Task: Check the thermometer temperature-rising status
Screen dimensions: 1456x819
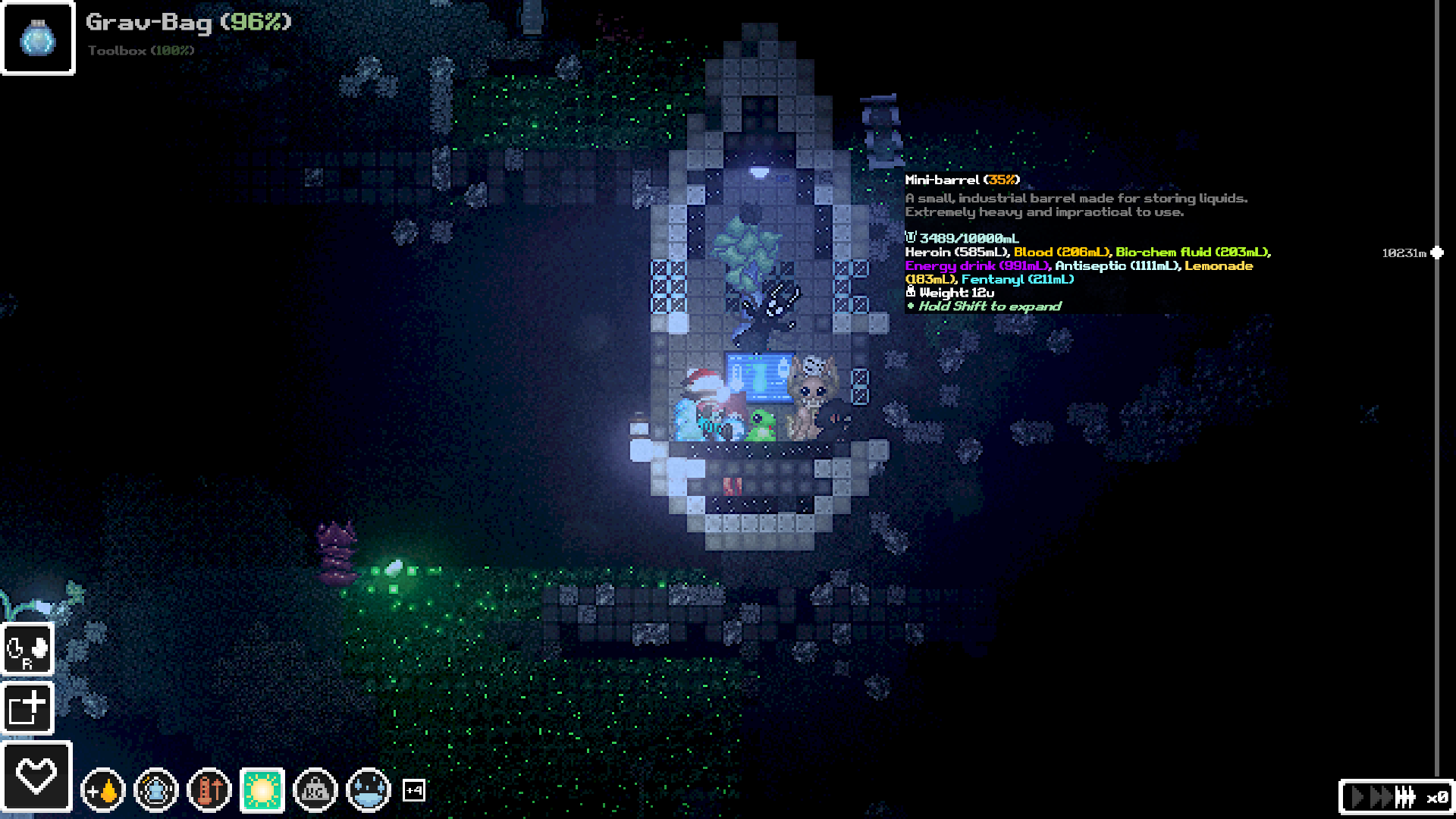Action: pyautogui.click(x=209, y=791)
